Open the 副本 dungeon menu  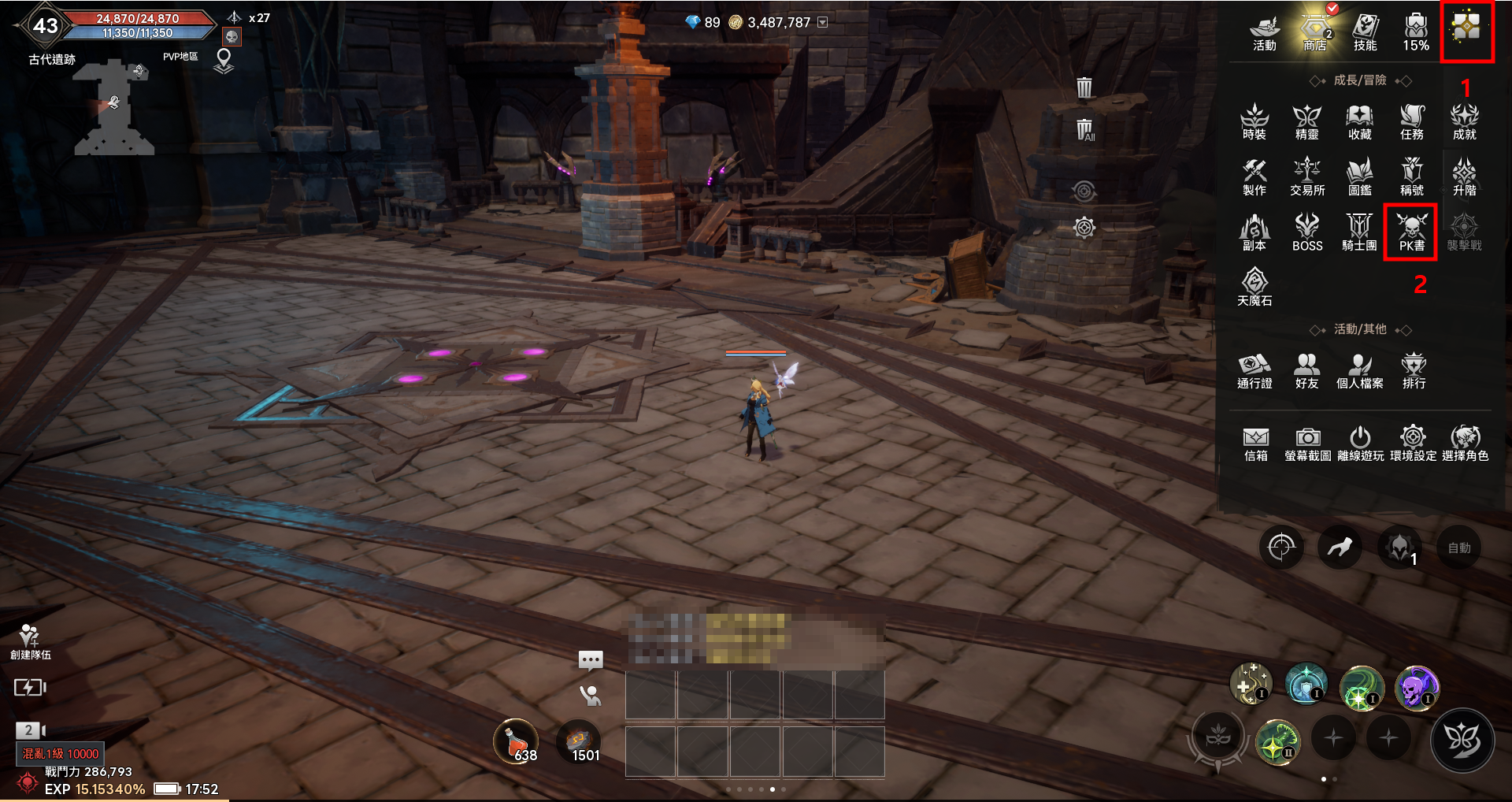click(x=1254, y=233)
